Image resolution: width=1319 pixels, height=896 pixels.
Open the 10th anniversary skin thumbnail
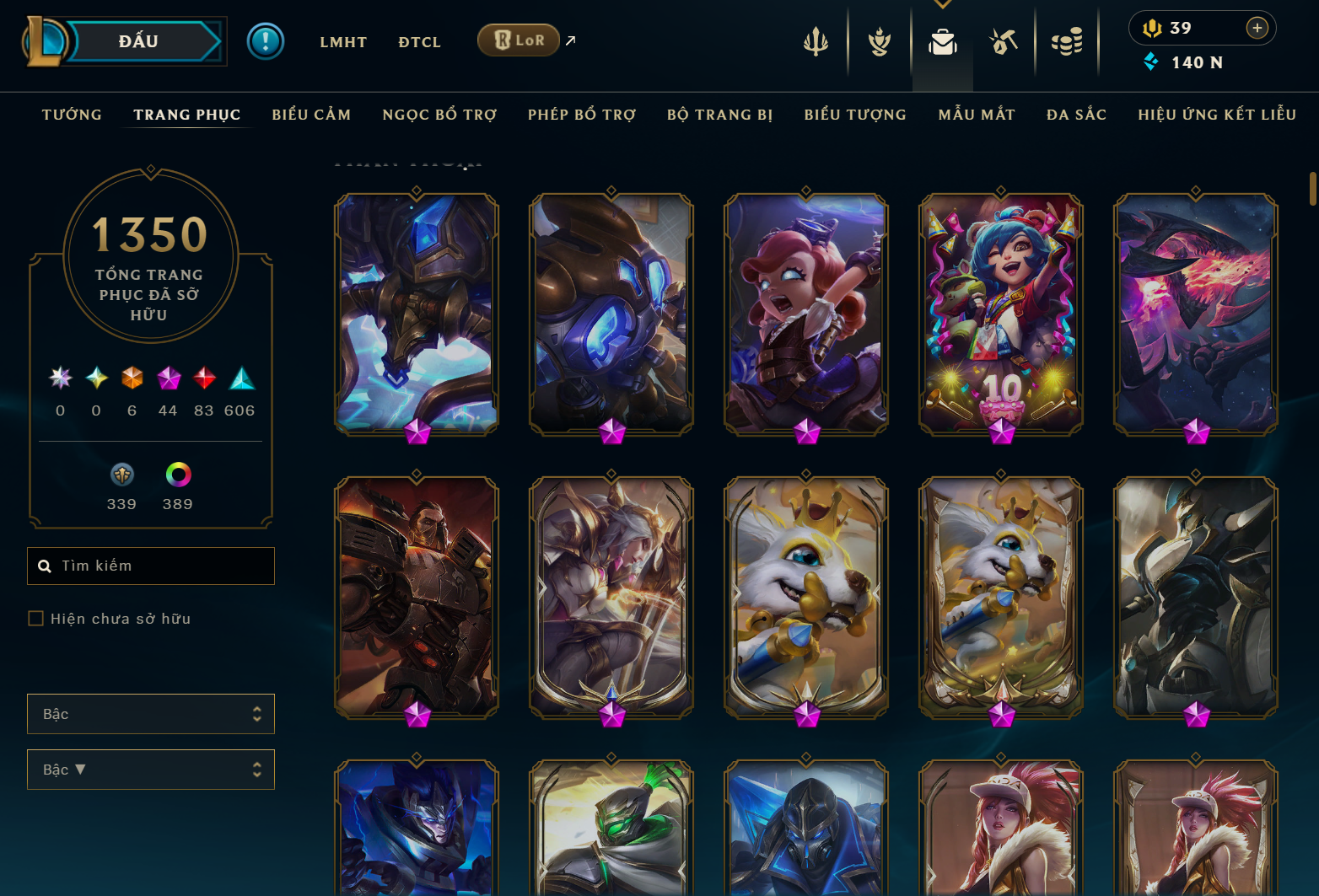tap(1000, 314)
